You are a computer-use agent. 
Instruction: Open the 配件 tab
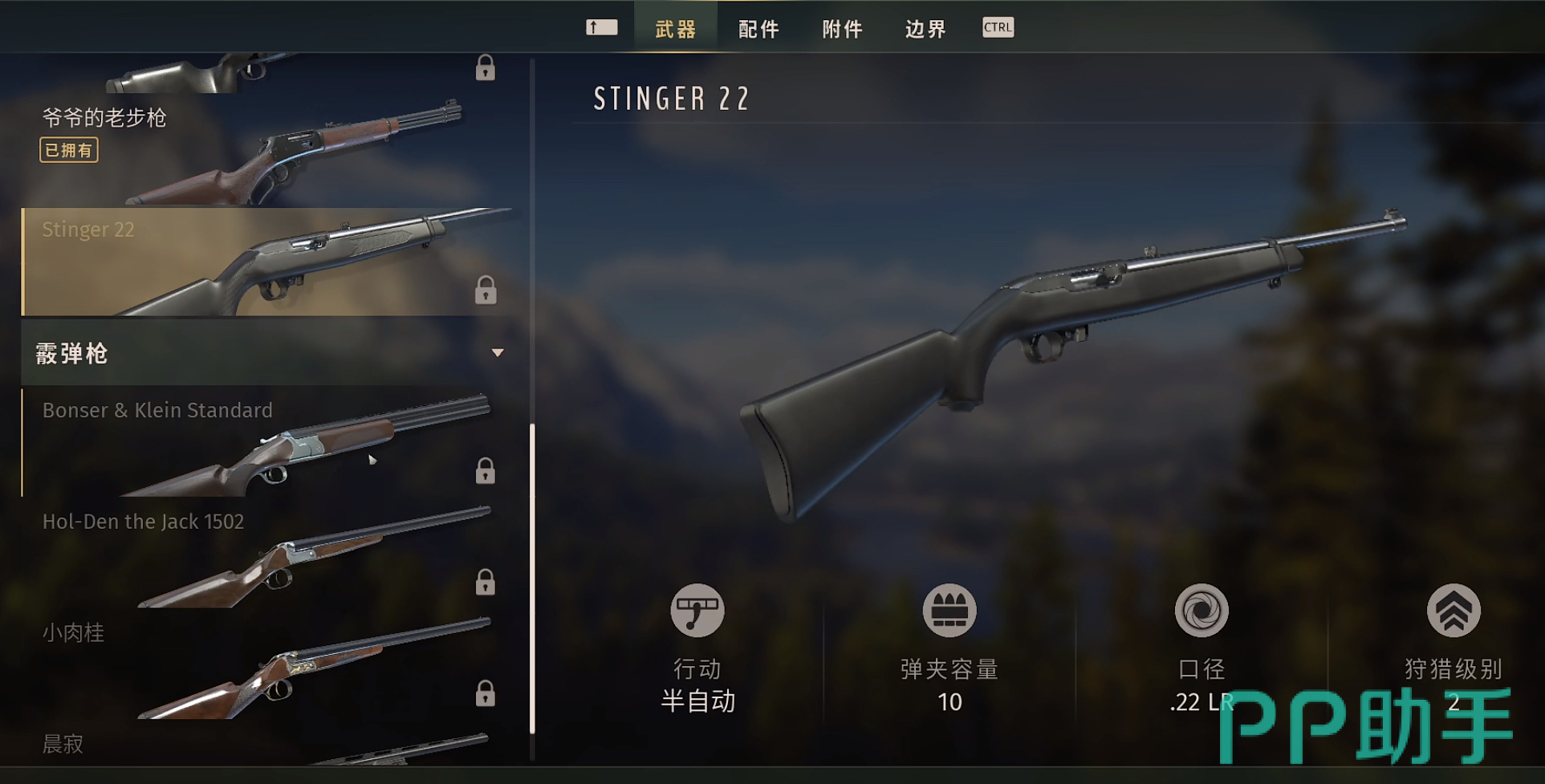758,30
